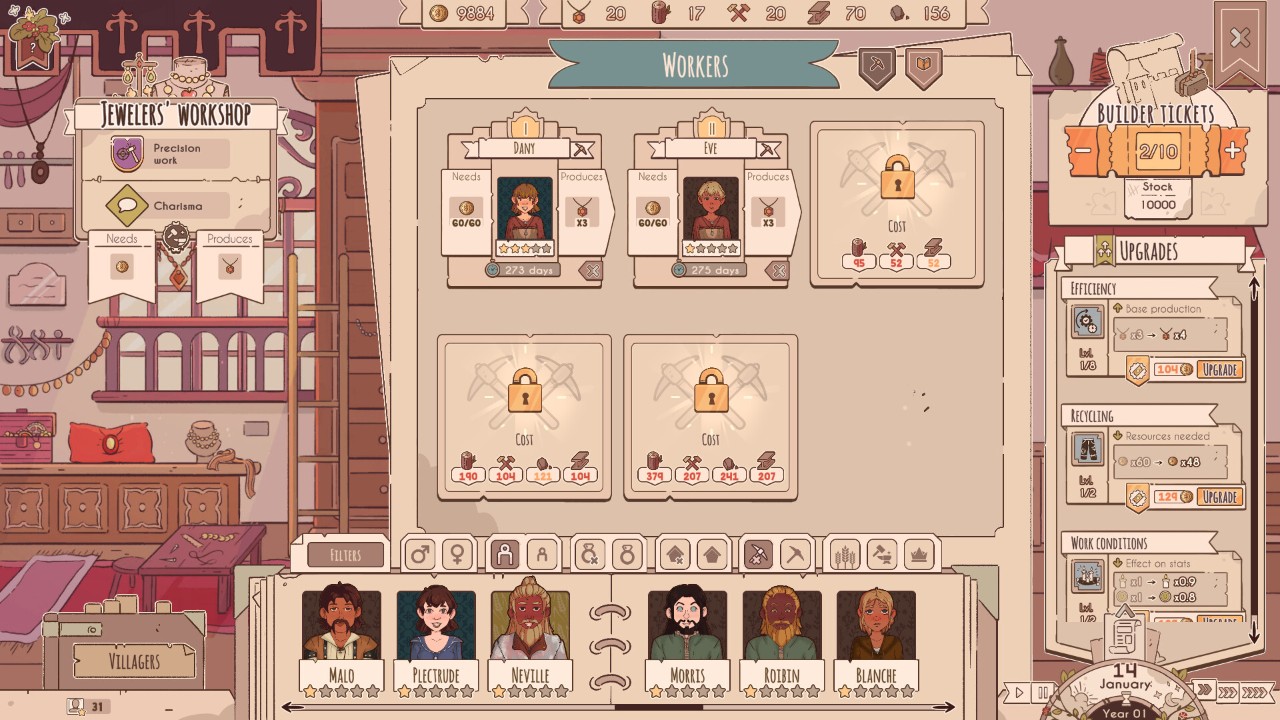Screen dimensions: 1280x720
Task: Select villager Morris portrait
Action: click(x=687, y=627)
